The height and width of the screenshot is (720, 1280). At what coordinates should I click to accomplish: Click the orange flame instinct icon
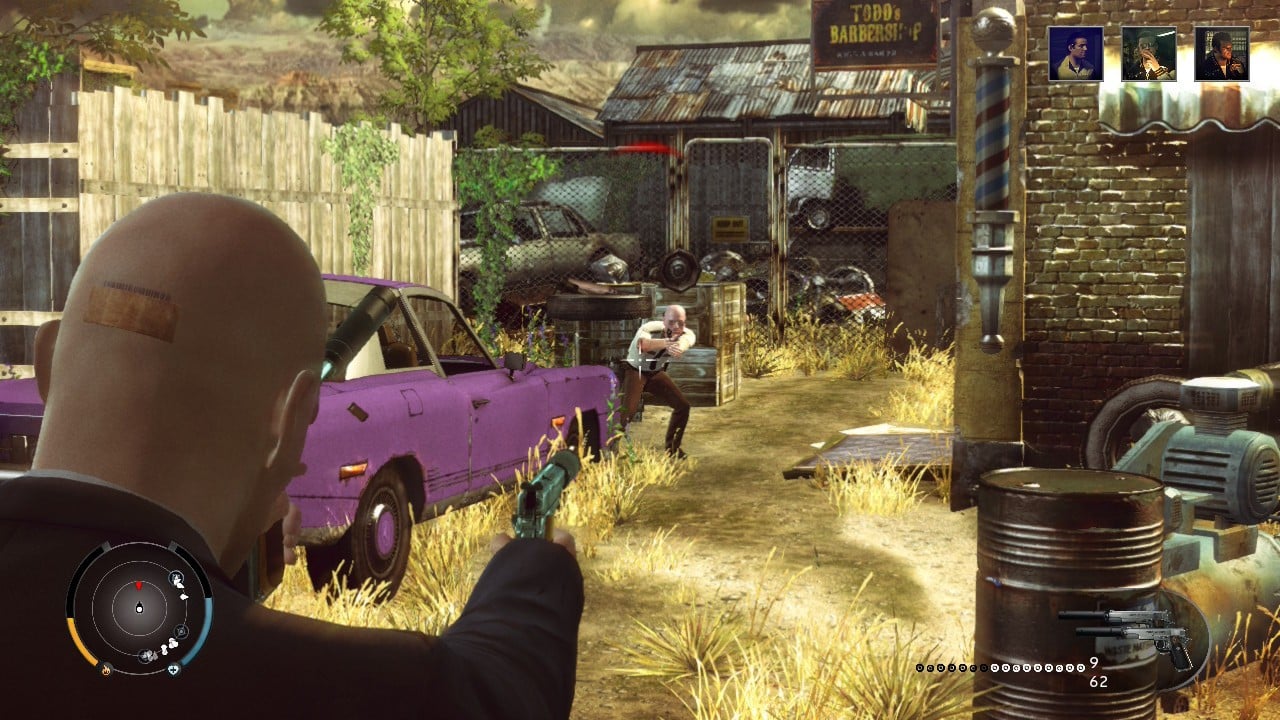(106, 669)
